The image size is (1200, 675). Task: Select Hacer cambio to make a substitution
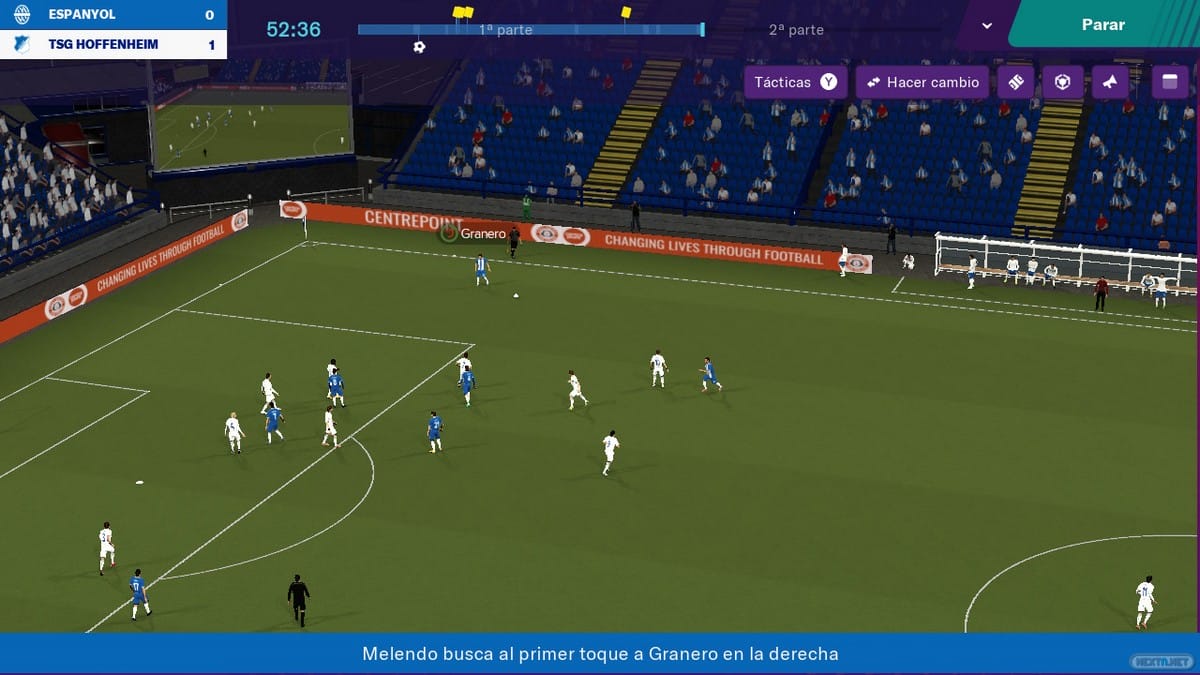tap(922, 82)
